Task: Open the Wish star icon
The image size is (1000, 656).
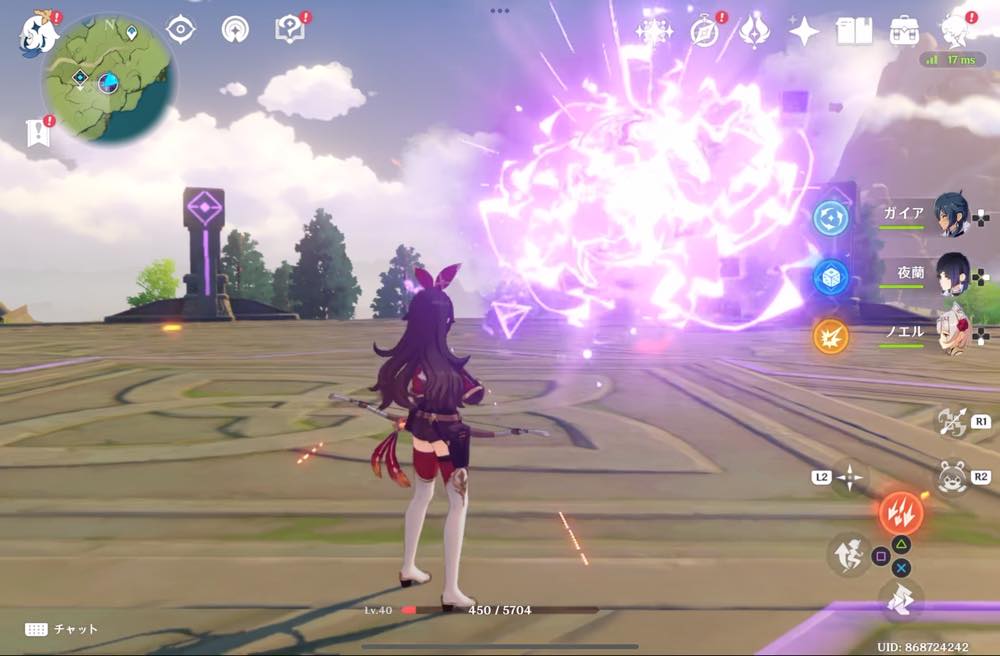Action: click(803, 31)
